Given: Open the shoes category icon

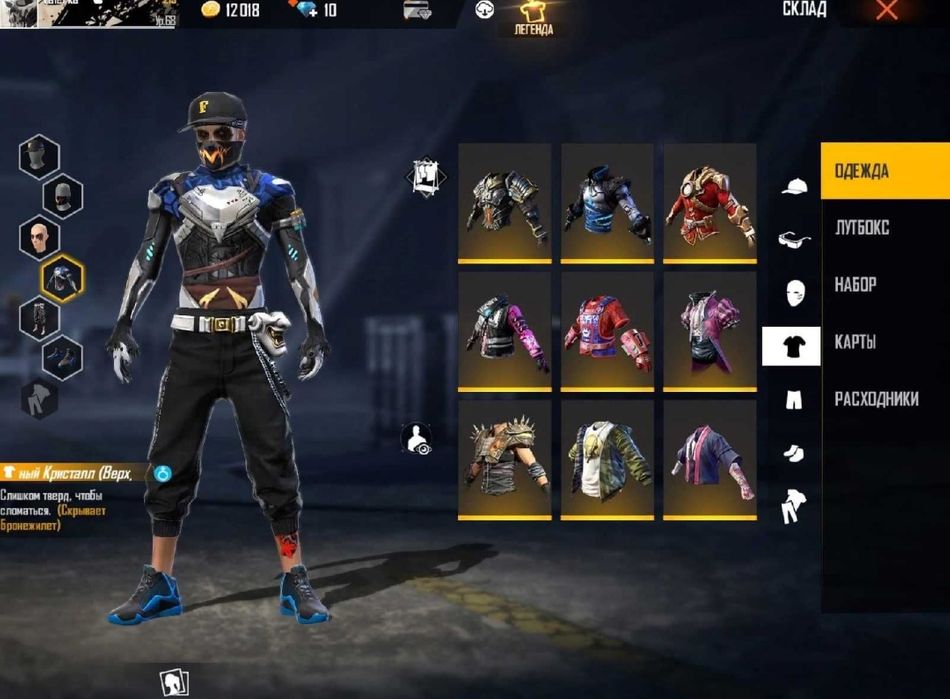Looking at the screenshot, I should pyautogui.click(x=792, y=453).
